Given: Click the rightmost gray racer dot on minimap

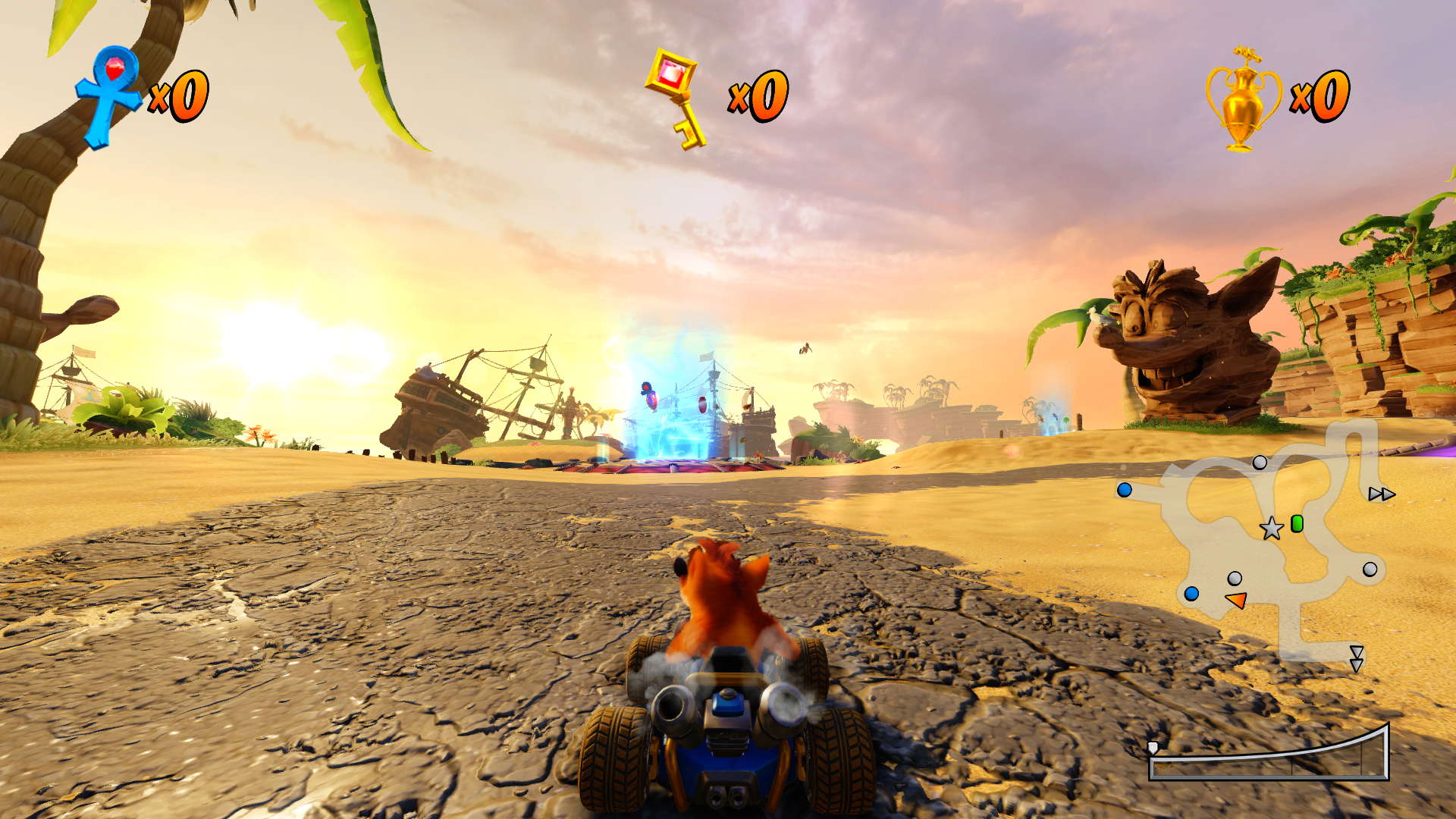Looking at the screenshot, I should (x=1369, y=570).
